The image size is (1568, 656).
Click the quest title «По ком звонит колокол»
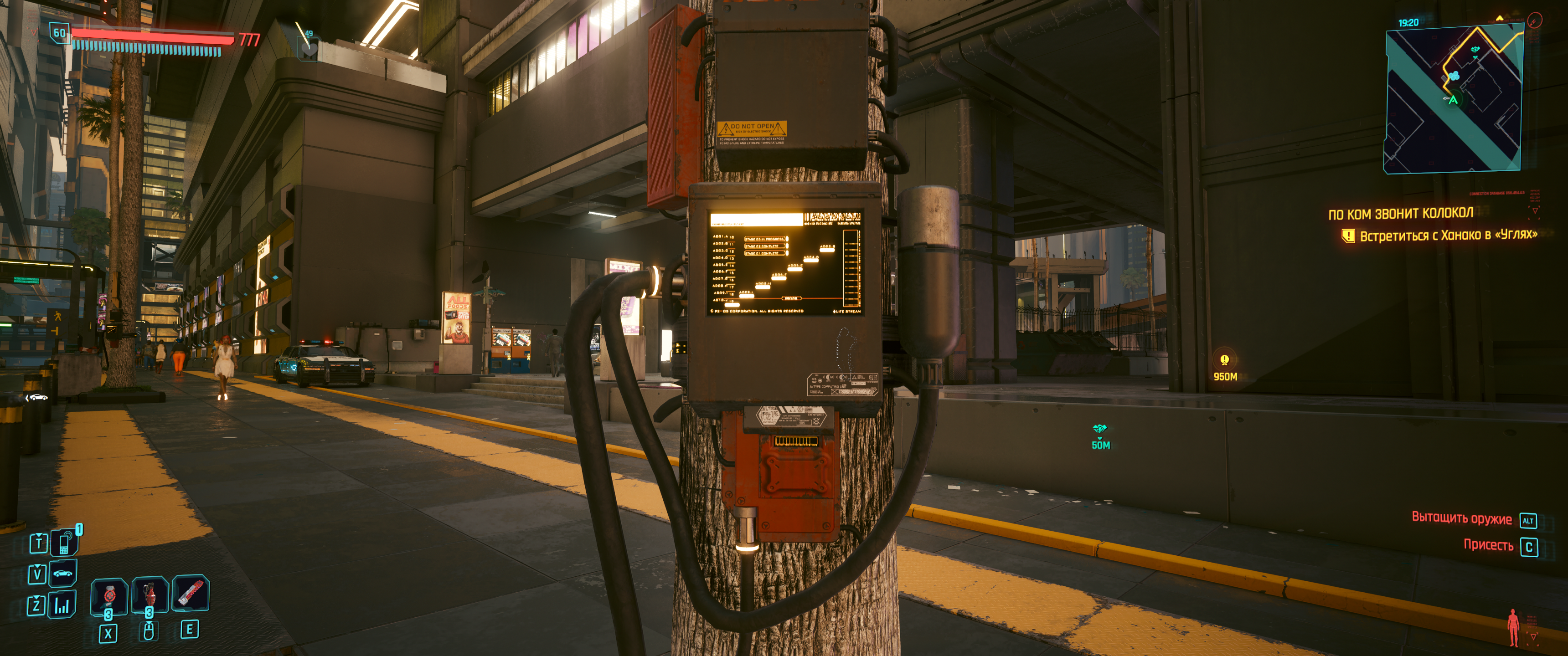coord(1400,214)
